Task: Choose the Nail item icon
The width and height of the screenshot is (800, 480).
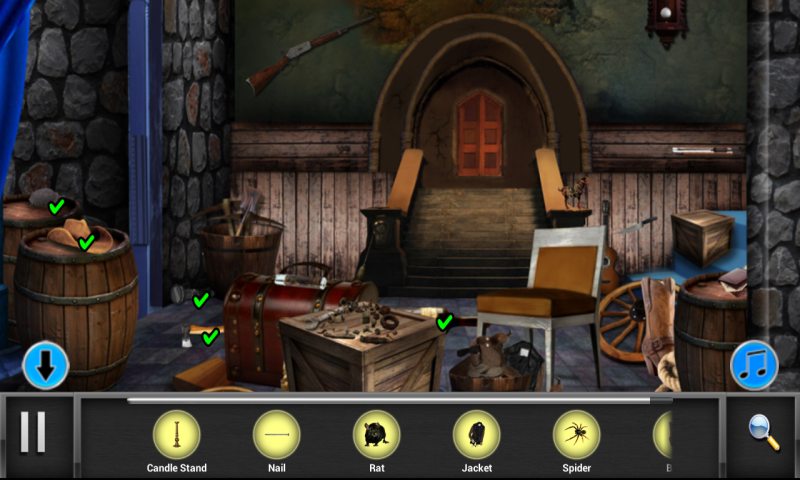Action: pos(277,435)
